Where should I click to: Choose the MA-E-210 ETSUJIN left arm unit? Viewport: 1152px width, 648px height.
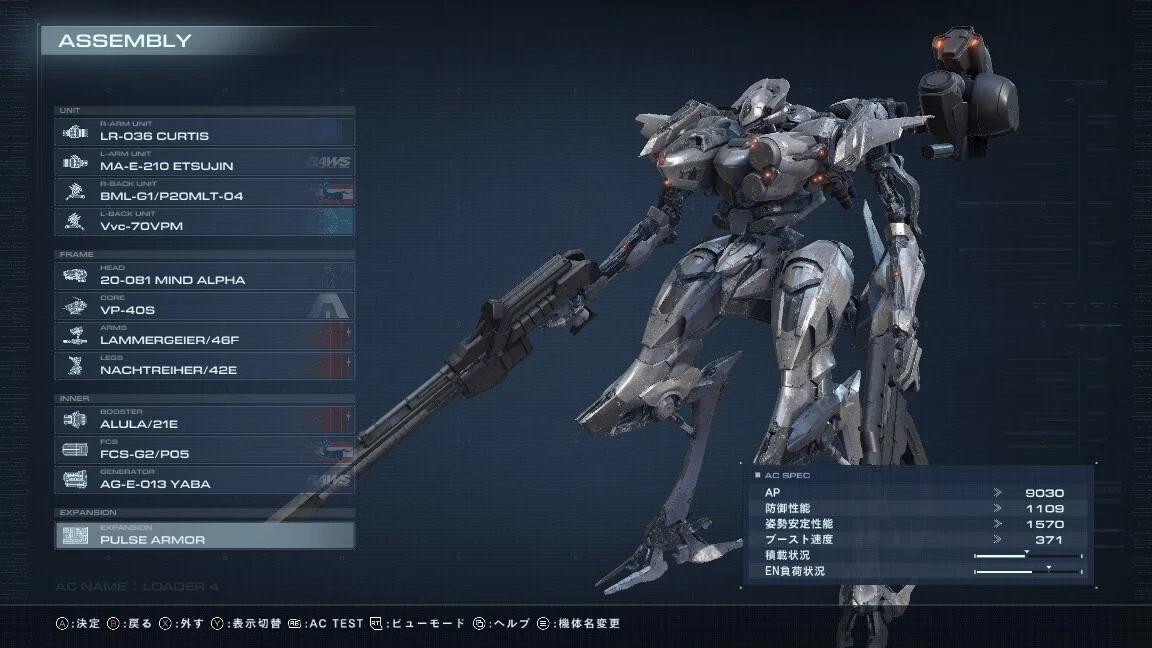pyautogui.click(x=205, y=162)
